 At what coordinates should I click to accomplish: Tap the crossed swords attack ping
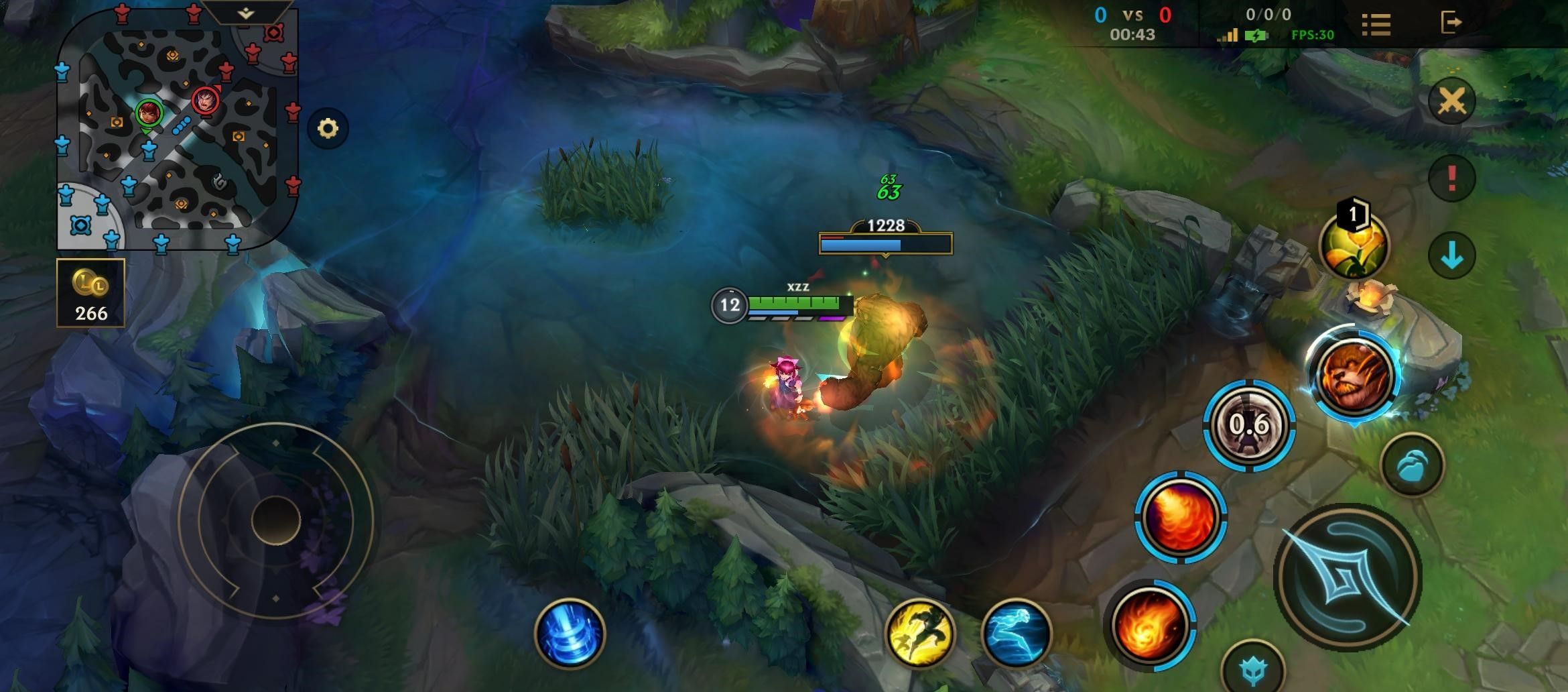tap(1451, 101)
